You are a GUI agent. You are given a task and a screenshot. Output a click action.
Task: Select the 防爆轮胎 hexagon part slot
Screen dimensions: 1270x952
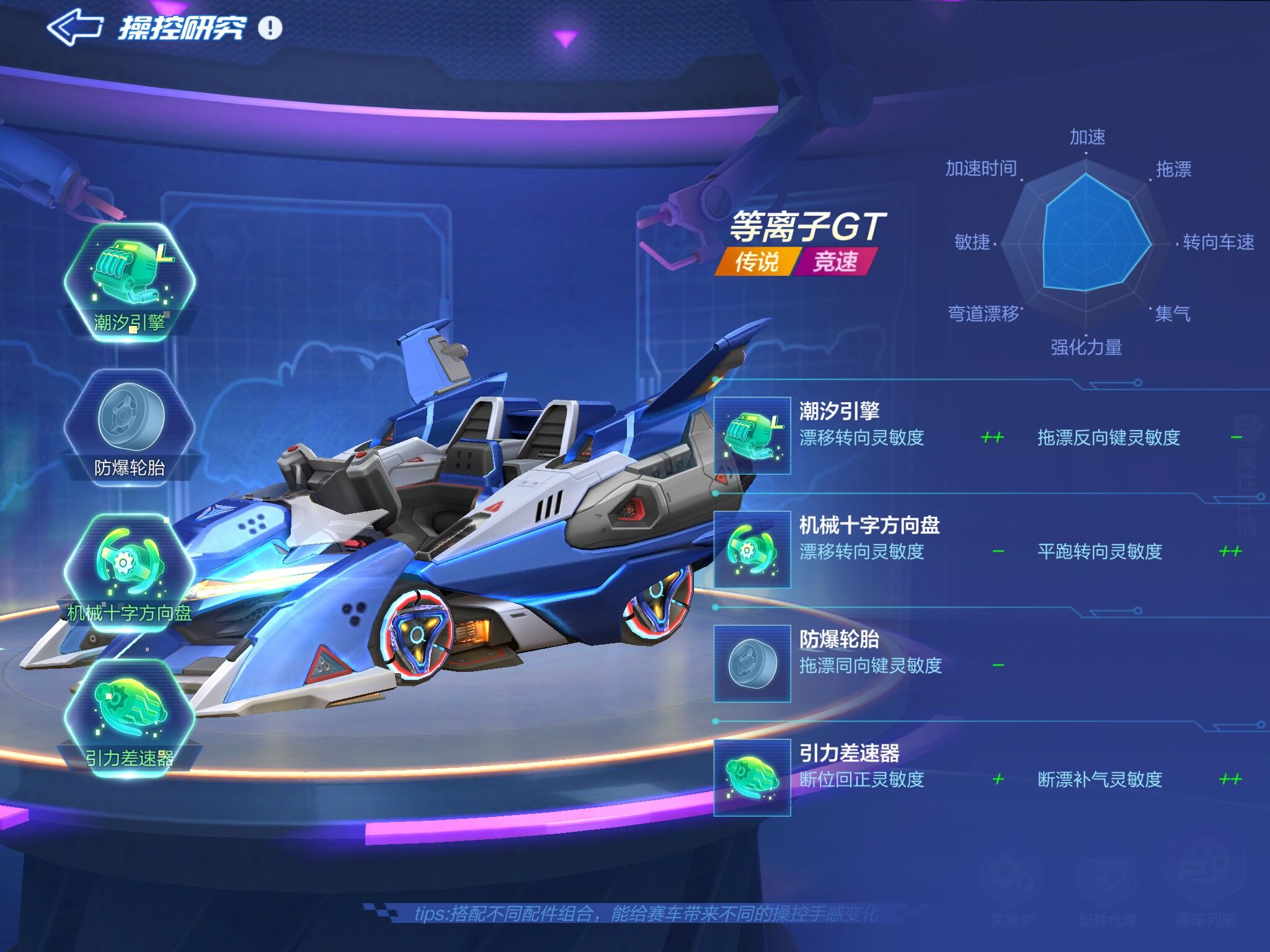click(130, 425)
